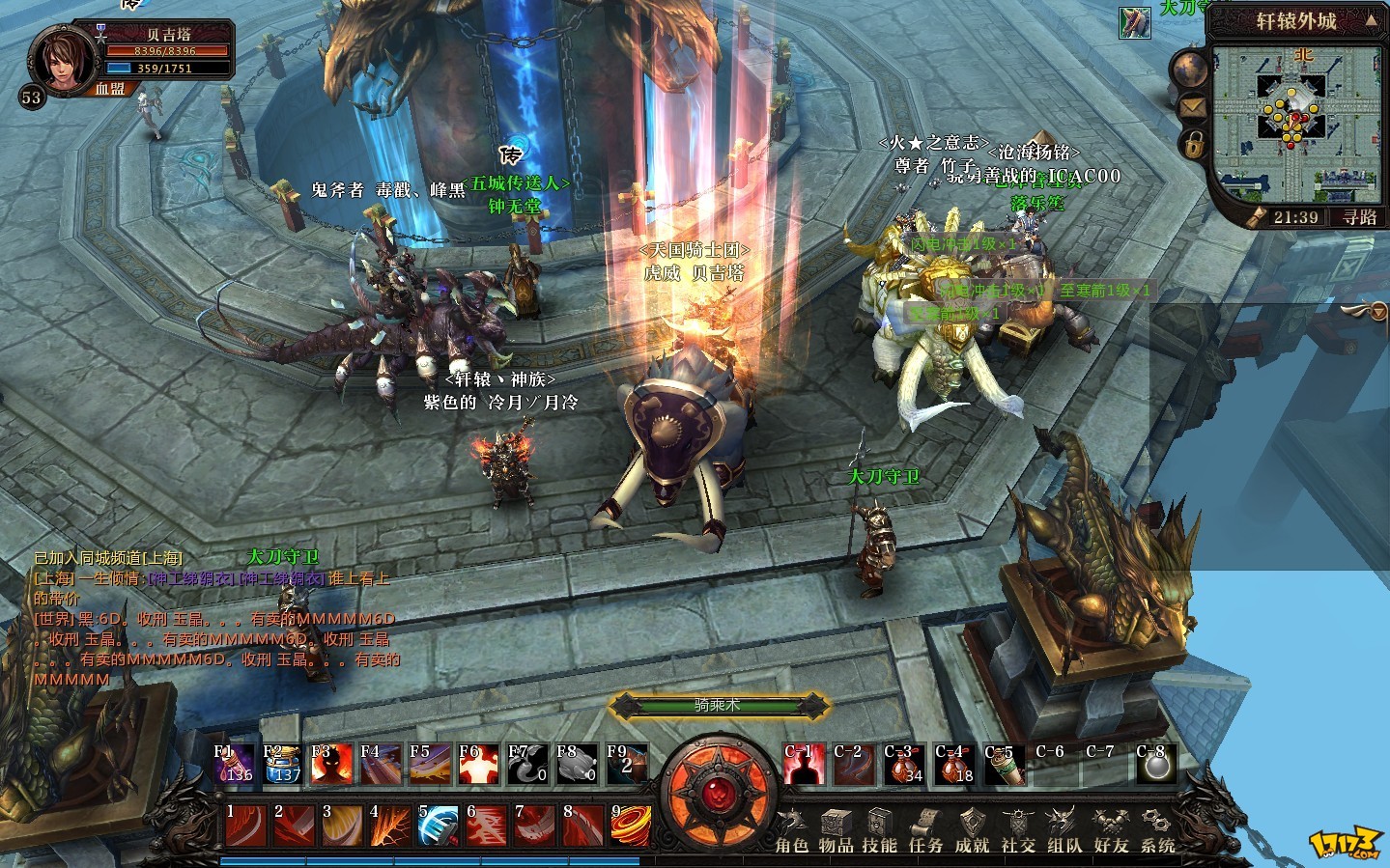This screenshot has height=868, width=1390.
Task: Activate the red whirlwind skill in slot 9
Action: click(x=630, y=825)
